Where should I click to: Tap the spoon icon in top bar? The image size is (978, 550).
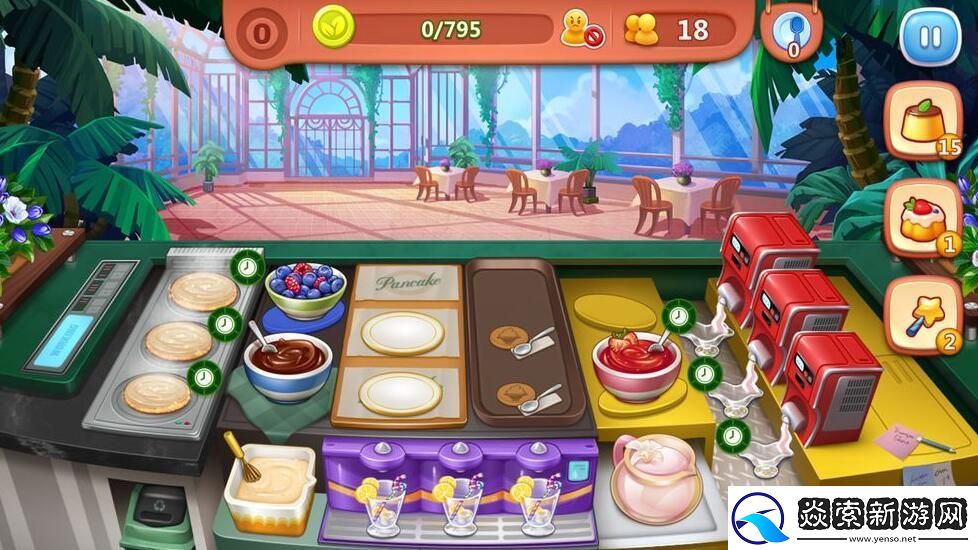pos(791,30)
